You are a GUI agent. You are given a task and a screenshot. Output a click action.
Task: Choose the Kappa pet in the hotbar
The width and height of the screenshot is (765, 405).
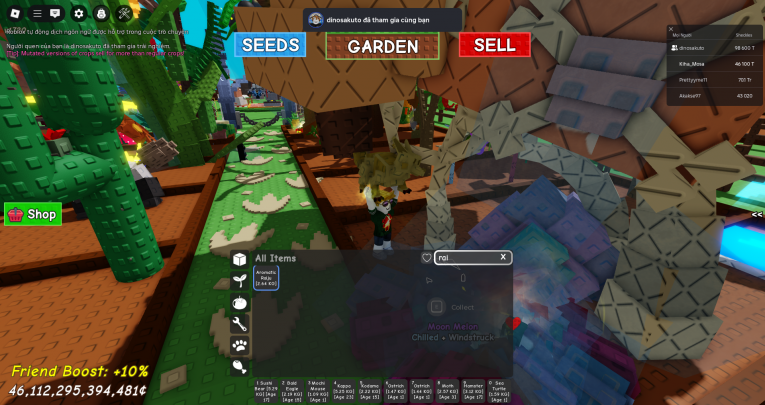(343, 390)
